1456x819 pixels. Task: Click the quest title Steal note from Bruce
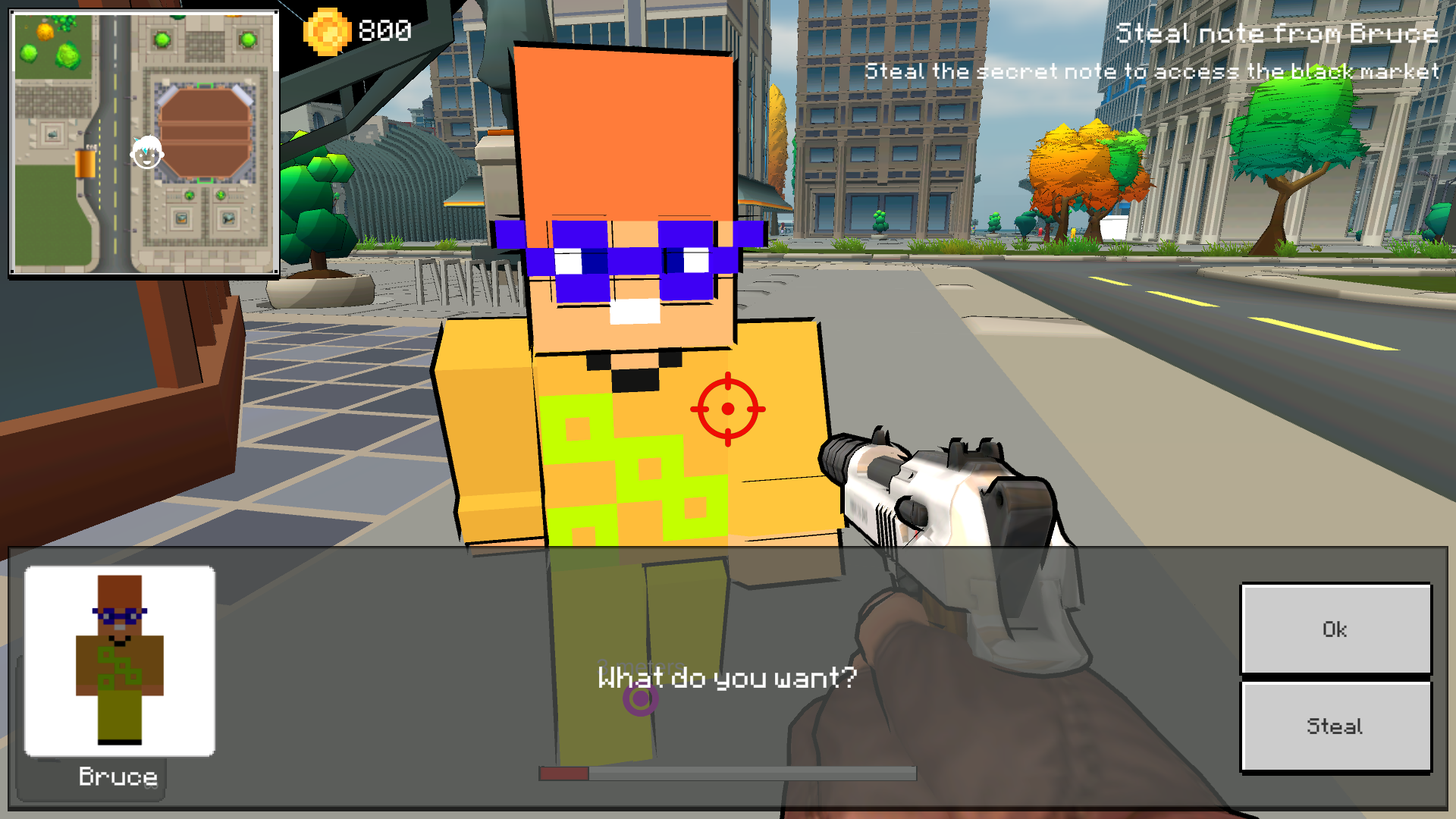1279,33
